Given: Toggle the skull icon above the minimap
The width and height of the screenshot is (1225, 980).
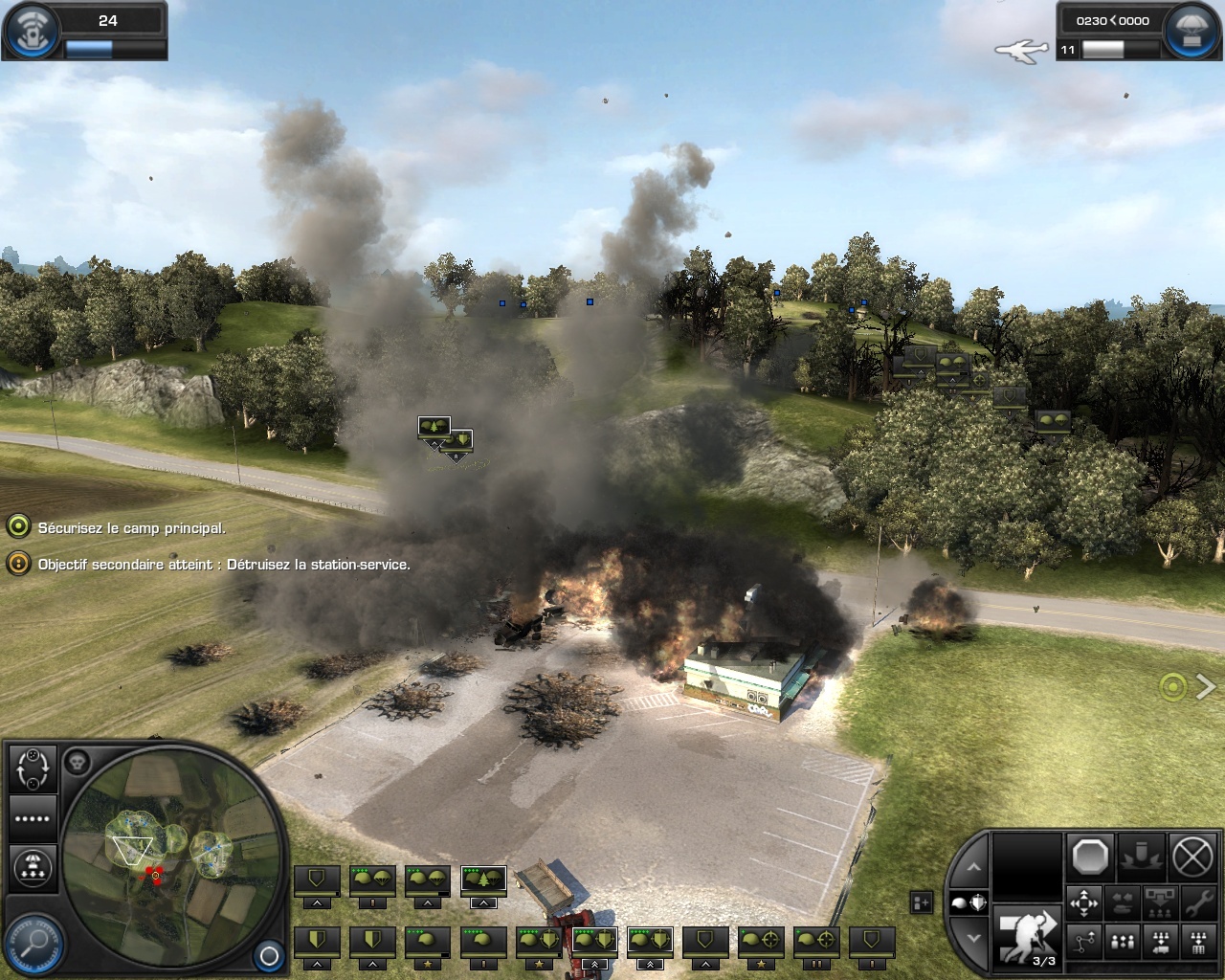Looking at the screenshot, I should [x=78, y=763].
